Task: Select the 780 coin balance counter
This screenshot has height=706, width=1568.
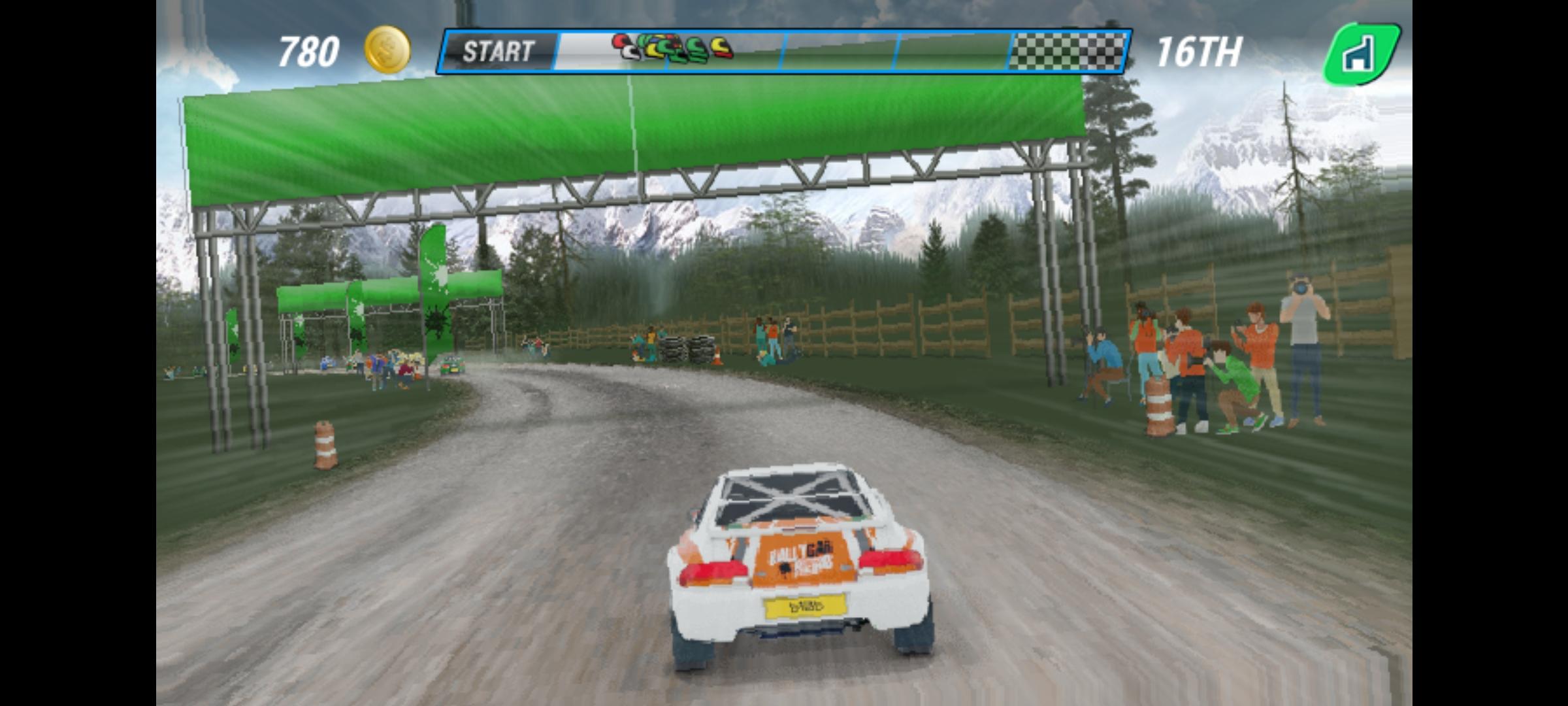Action: (x=309, y=50)
